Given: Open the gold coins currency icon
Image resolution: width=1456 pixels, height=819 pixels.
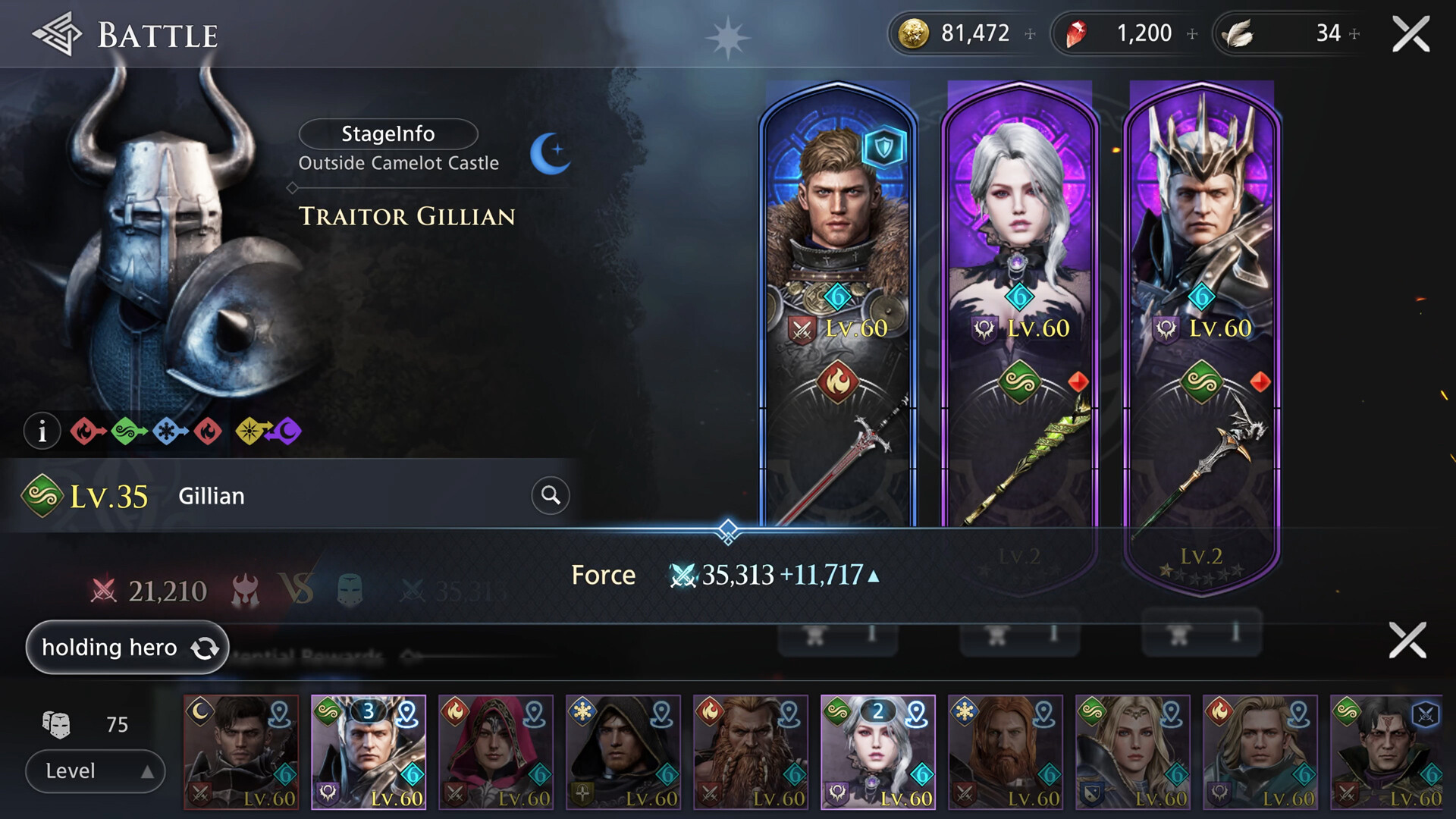Looking at the screenshot, I should [915, 33].
